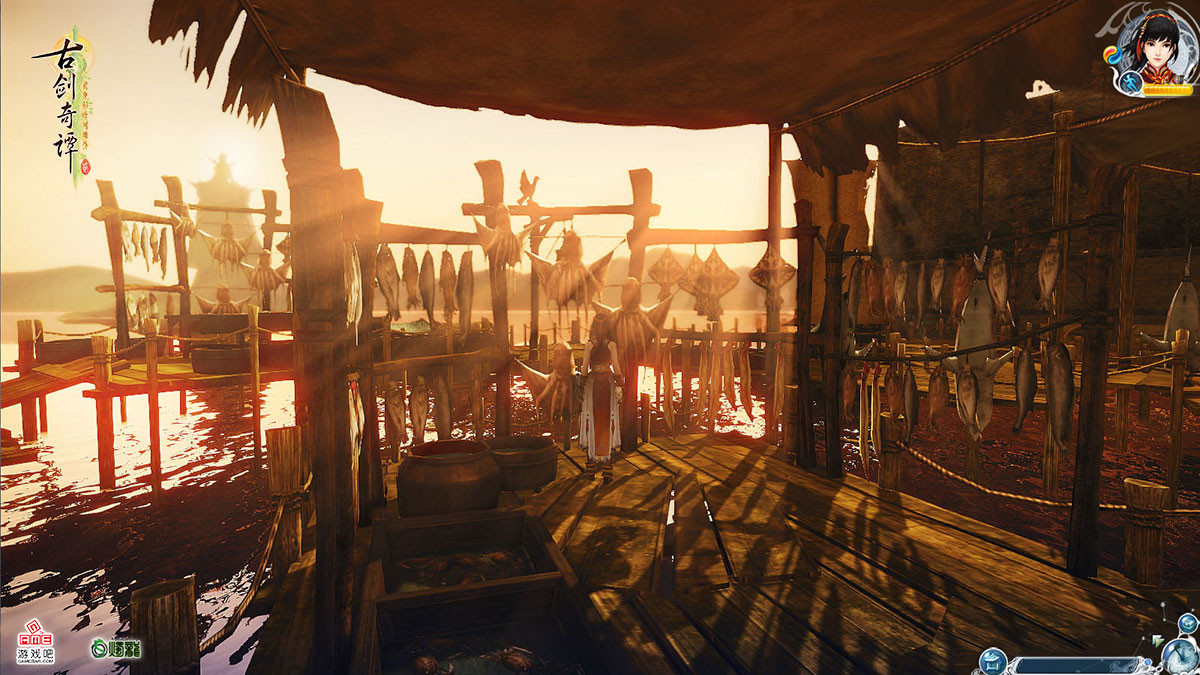Open the house-shaped orb button
Screen dimensions: 1200x675
point(995,660)
